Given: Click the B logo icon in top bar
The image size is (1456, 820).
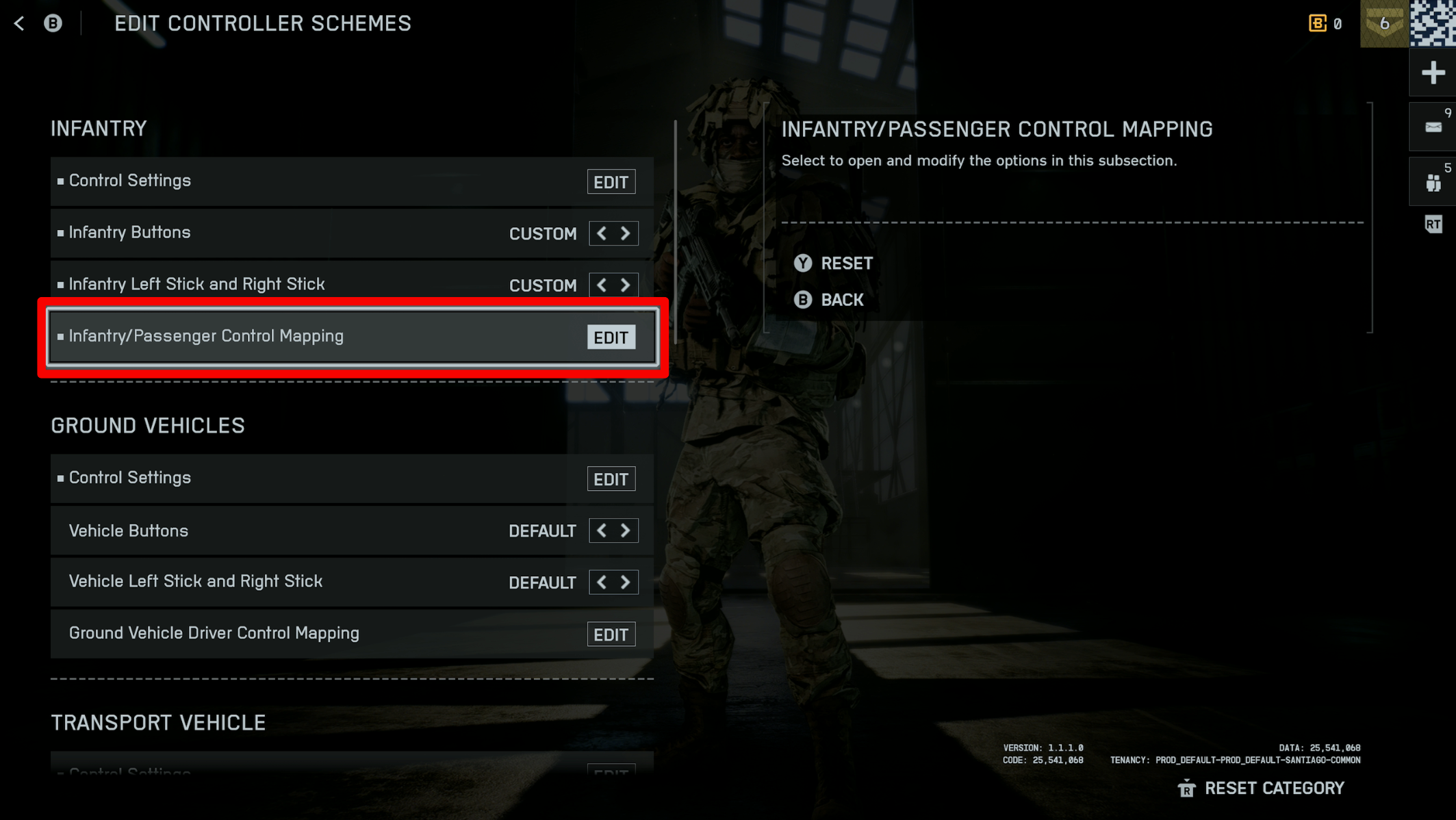Looking at the screenshot, I should point(52,23).
